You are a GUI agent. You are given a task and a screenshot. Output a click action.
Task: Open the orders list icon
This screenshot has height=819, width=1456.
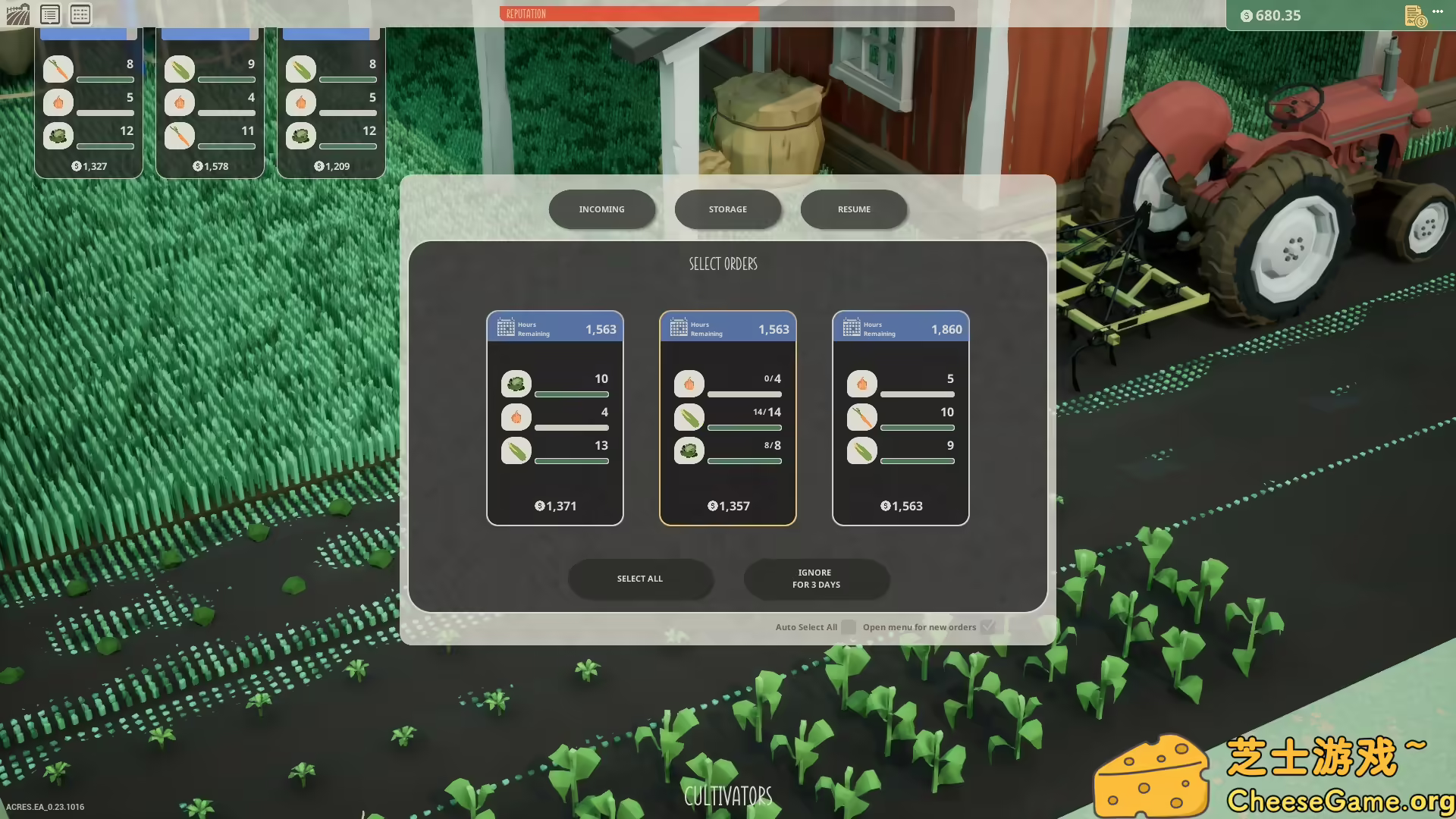tap(50, 14)
